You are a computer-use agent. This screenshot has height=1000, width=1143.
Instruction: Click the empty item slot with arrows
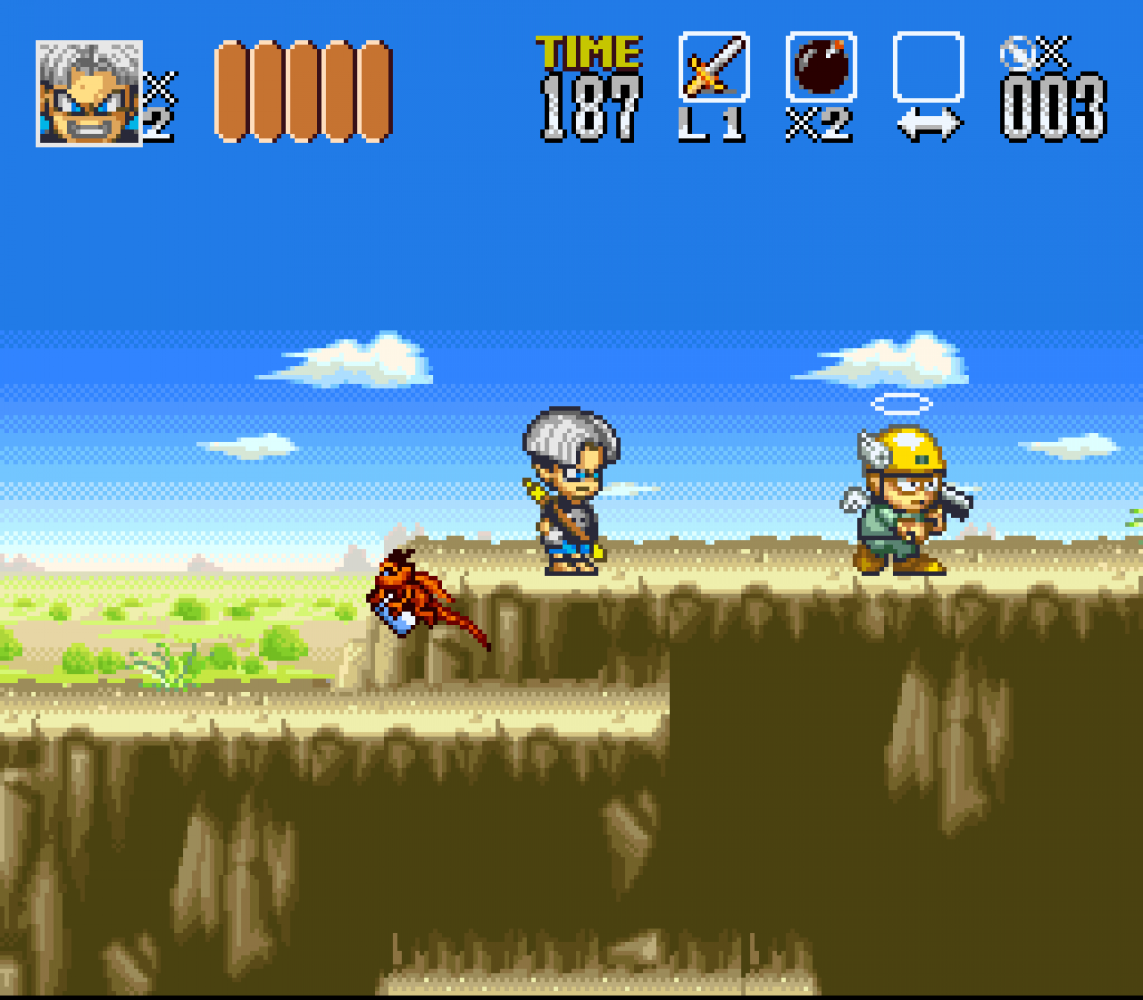pyautogui.click(x=928, y=67)
